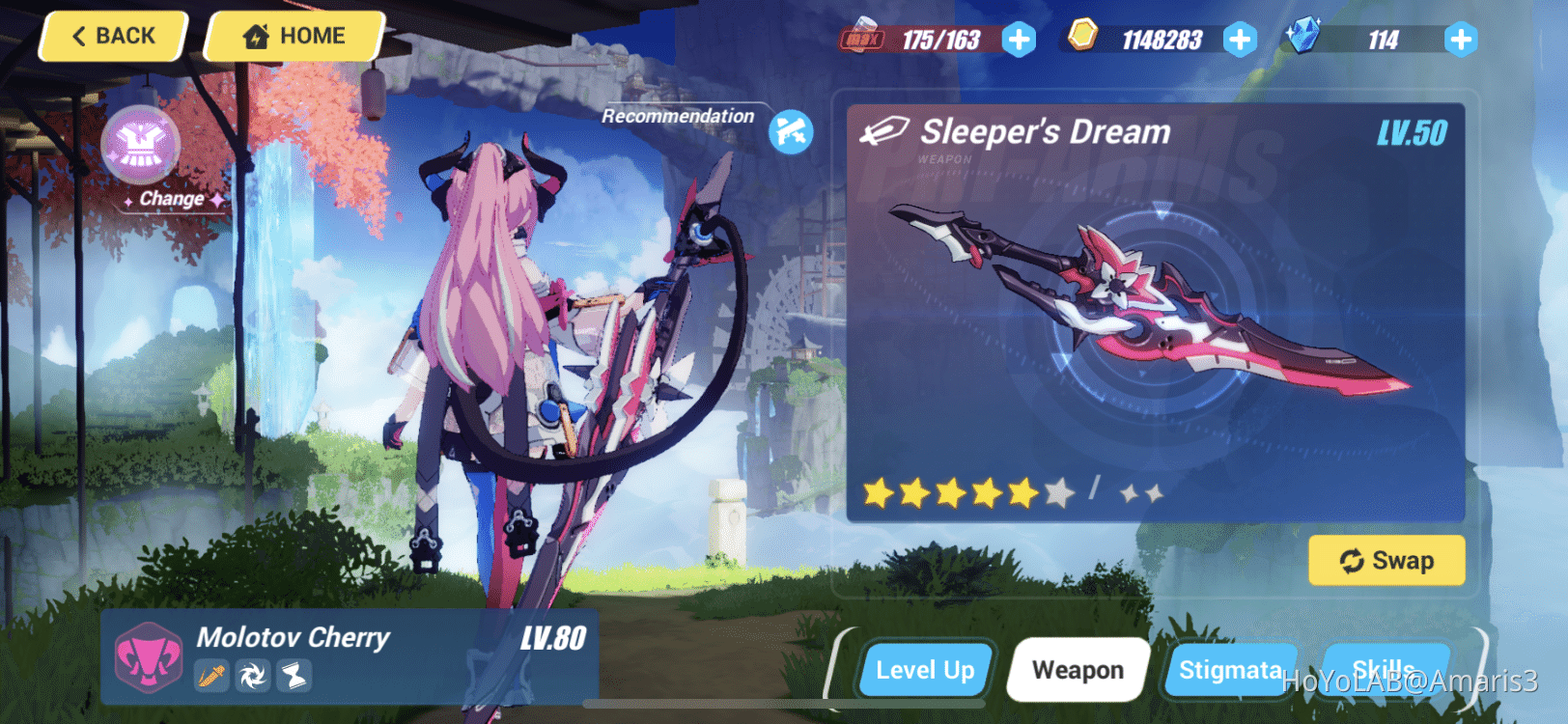The width and height of the screenshot is (1568, 724).
Task: Switch to the Stigmata tab
Action: [1231, 669]
